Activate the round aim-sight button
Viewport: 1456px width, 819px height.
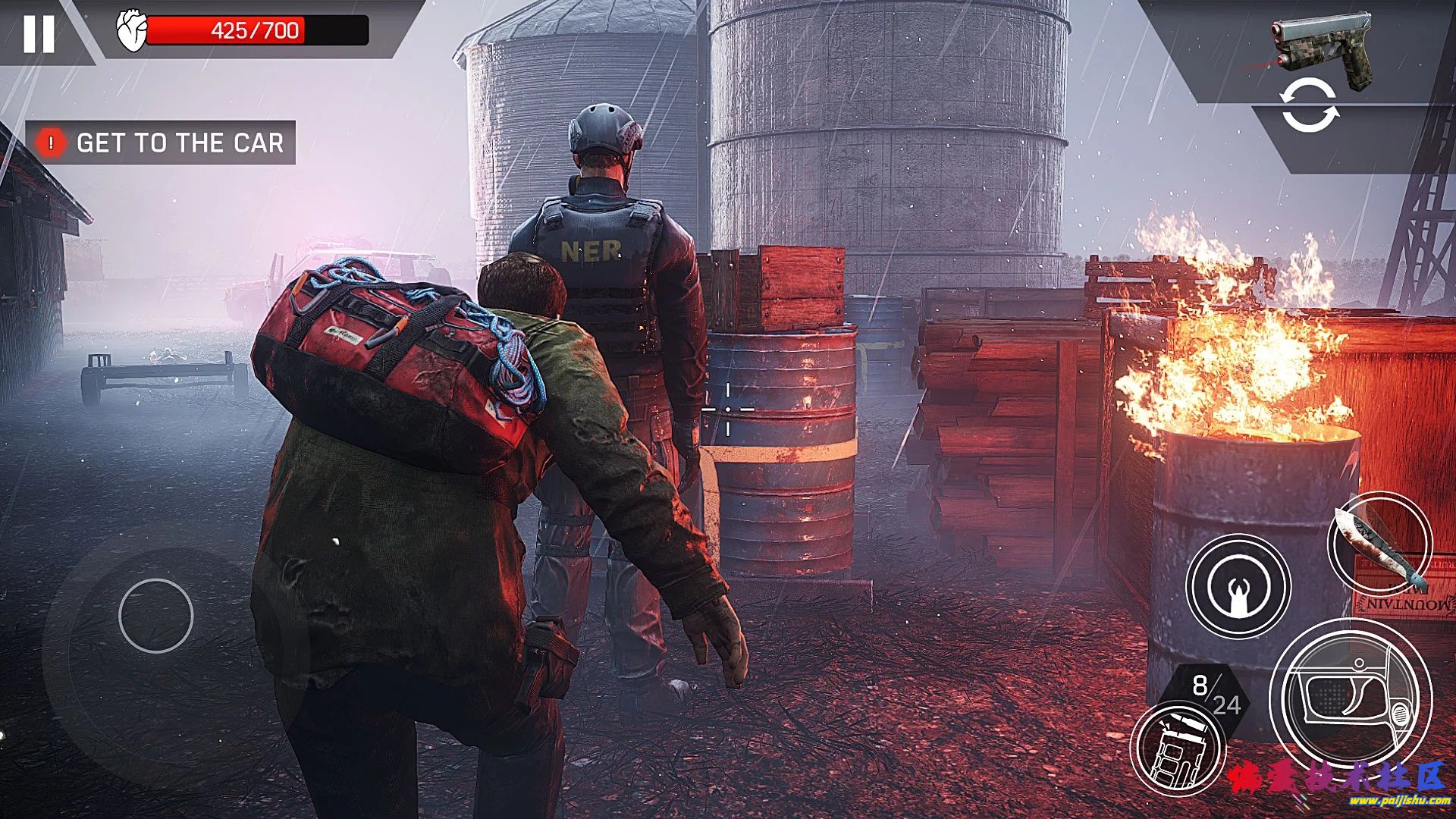(1238, 586)
